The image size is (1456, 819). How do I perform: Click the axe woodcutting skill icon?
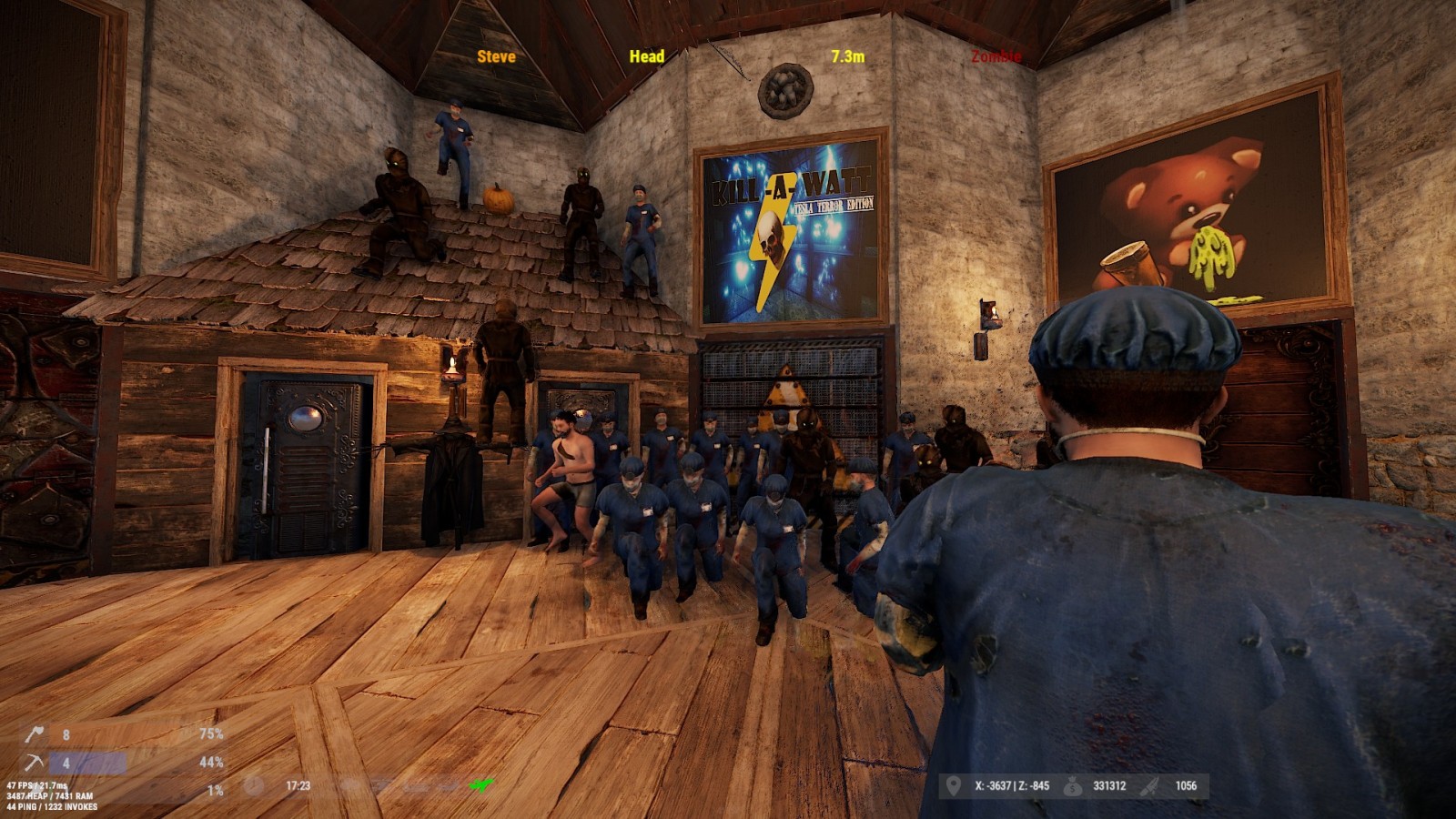pos(35,733)
